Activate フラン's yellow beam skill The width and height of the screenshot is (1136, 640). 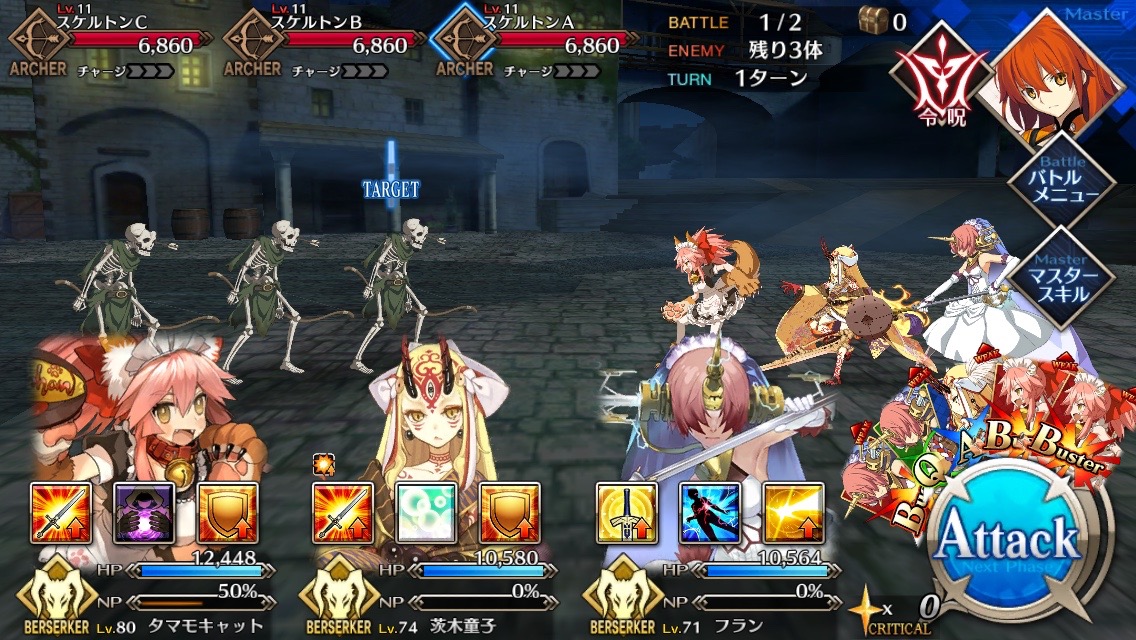(793, 513)
